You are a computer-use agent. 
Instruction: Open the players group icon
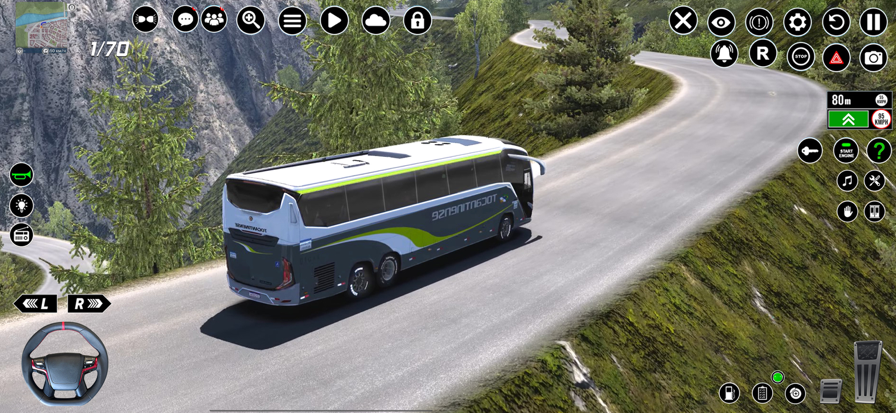pyautogui.click(x=214, y=19)
